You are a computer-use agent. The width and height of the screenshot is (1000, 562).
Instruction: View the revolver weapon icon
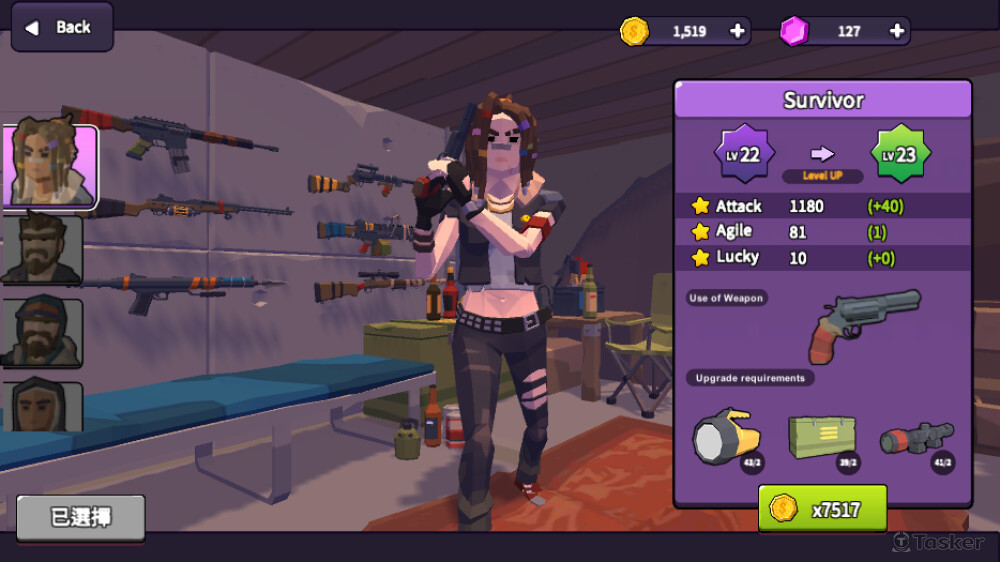pyautogui.click(x=864, y=325)
